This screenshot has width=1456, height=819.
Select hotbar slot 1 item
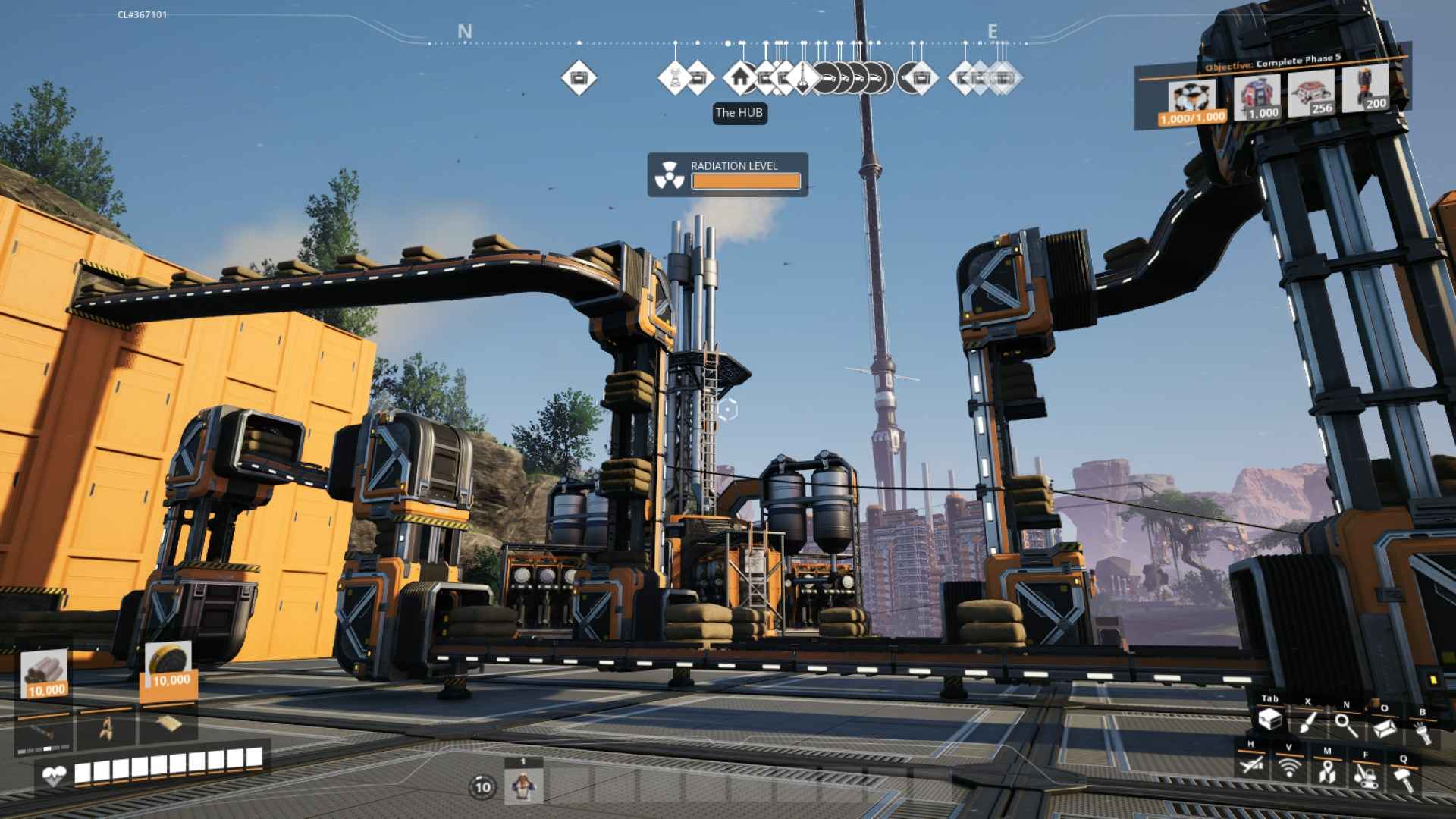tap(523, 786)
